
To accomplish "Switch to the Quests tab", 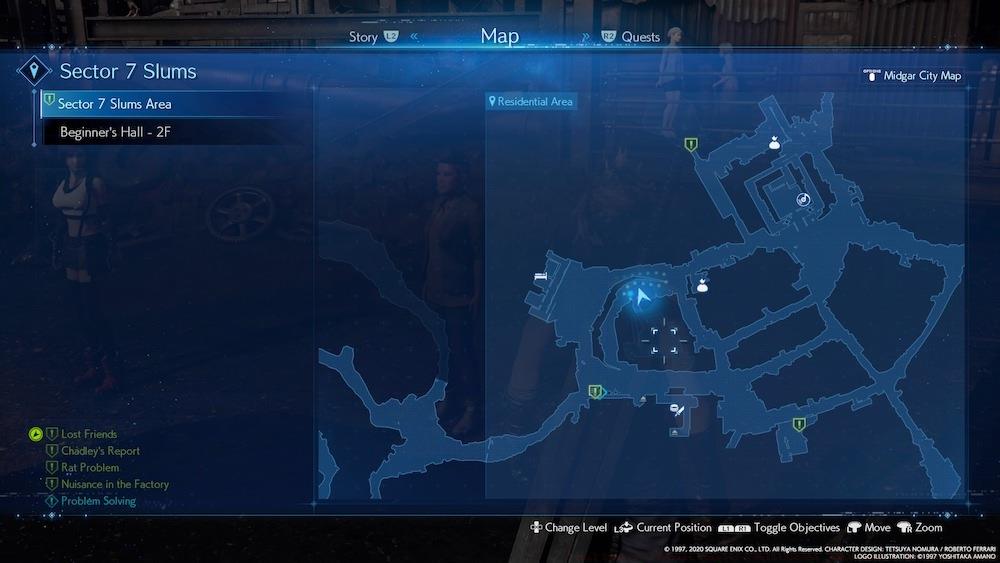I will coord(640,37).
